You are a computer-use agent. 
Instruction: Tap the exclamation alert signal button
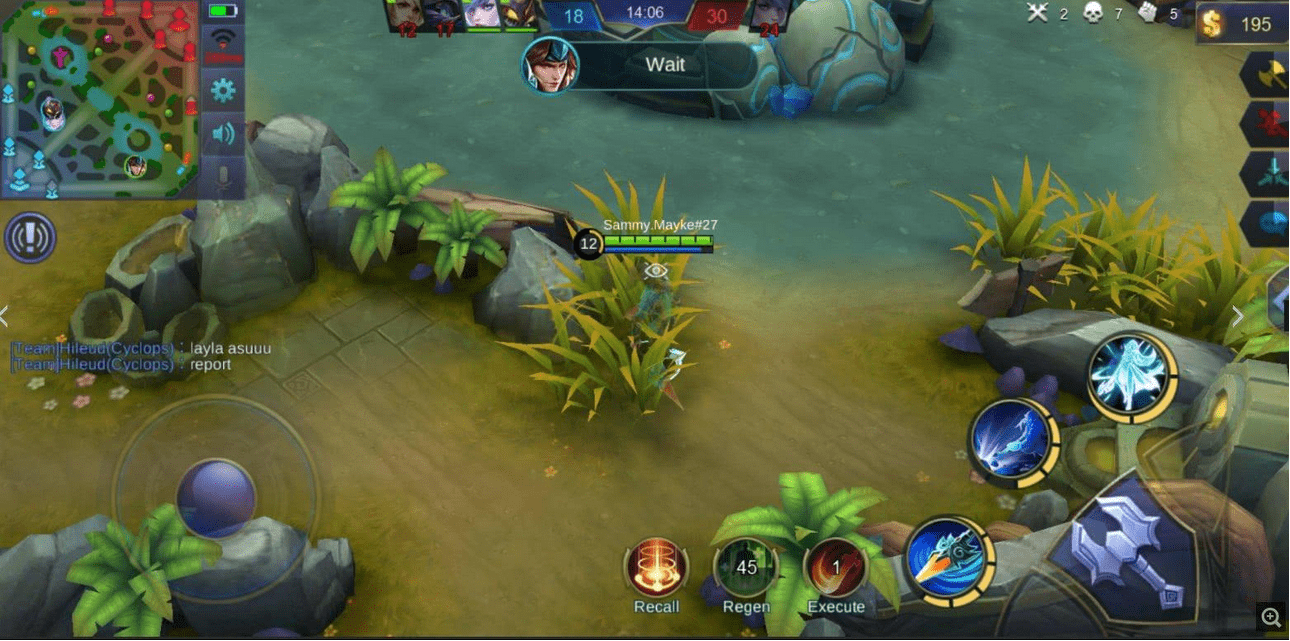point(30,238)
